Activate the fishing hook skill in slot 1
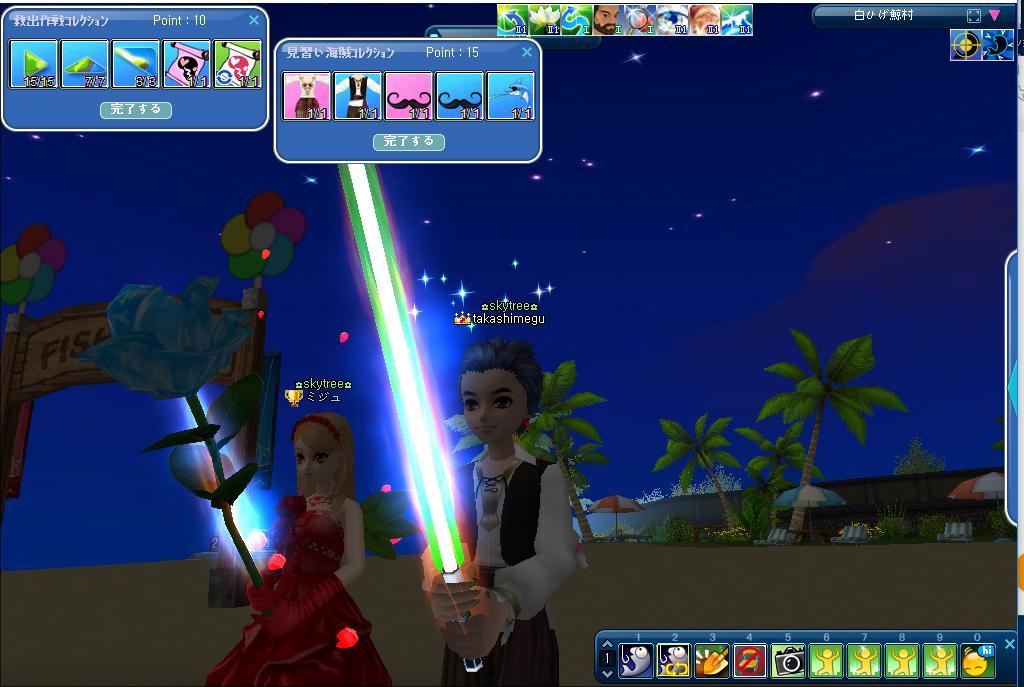 coord(636,661)
